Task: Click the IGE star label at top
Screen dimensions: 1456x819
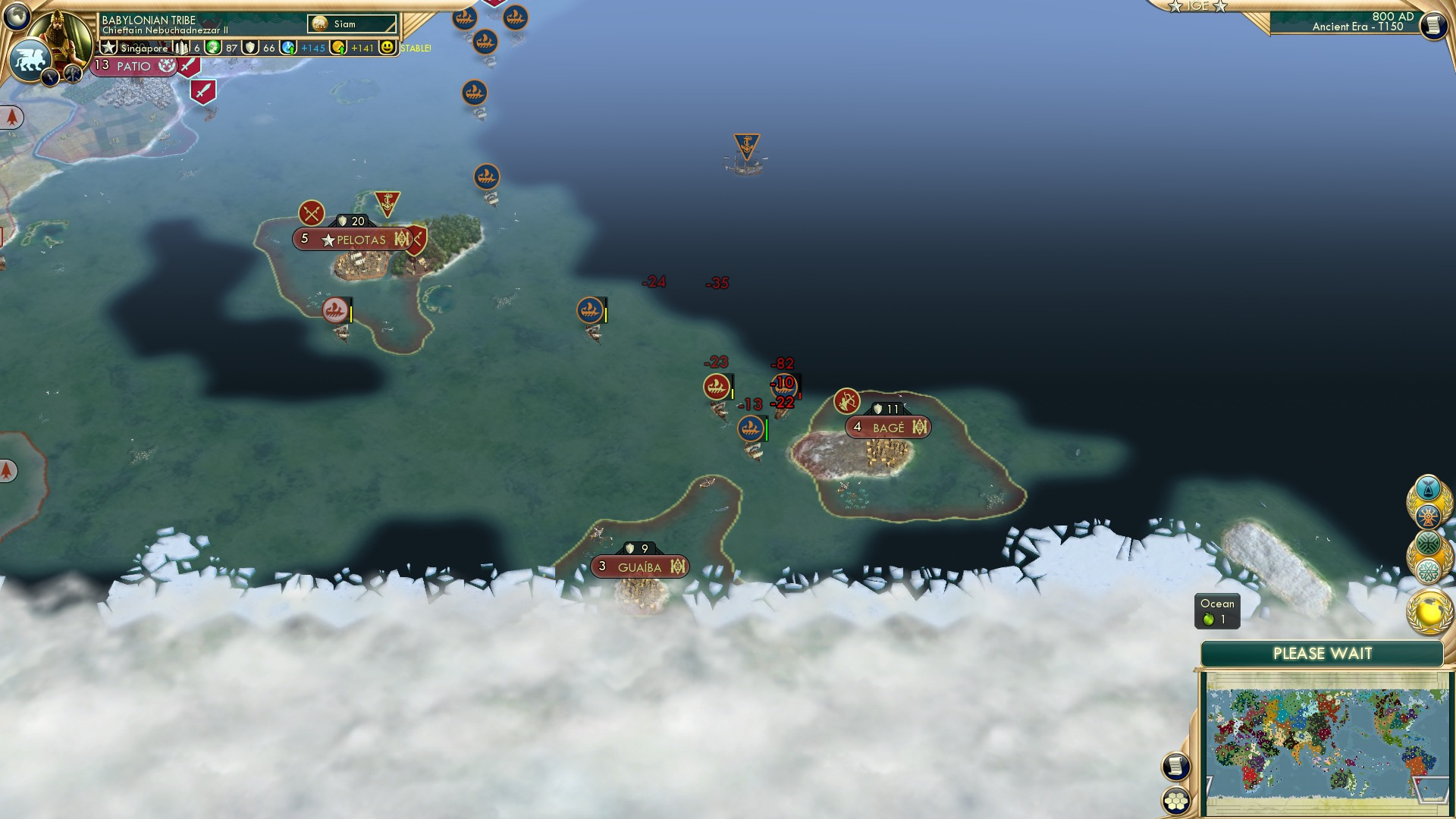Action: tap(1199, 6)
